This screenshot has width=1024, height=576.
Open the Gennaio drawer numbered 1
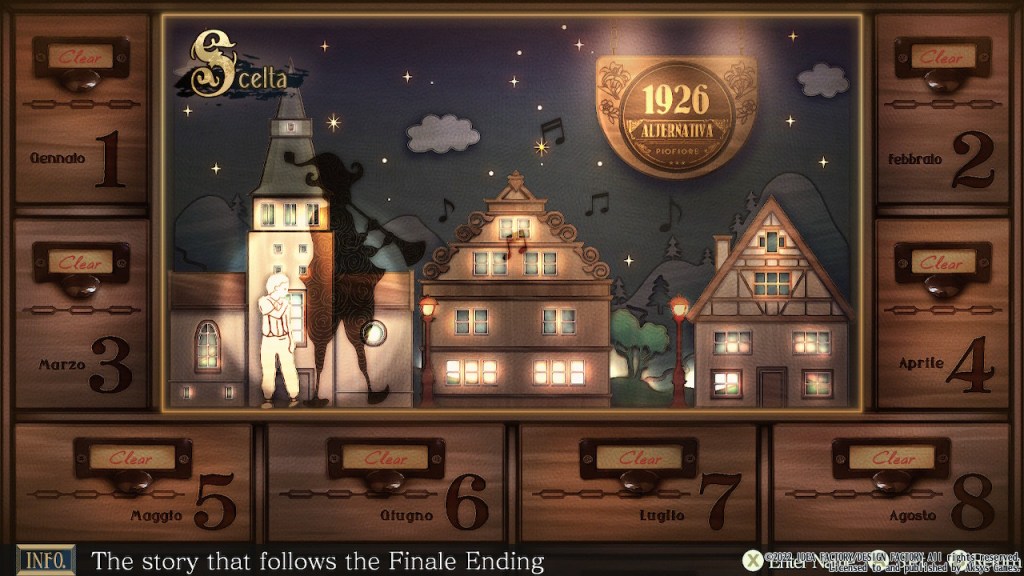(x=82, y=110)
